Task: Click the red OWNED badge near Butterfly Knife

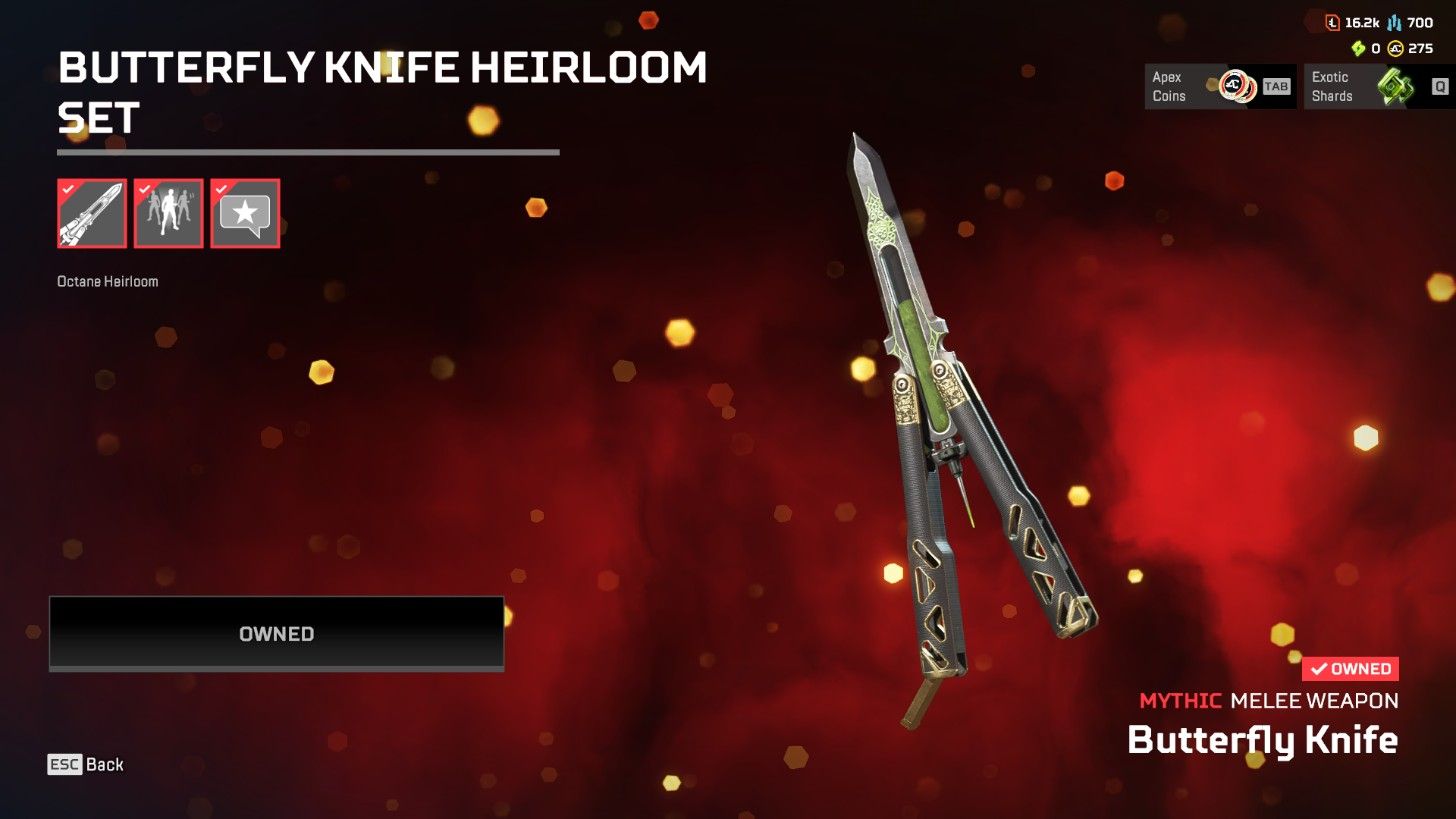Action: coord(1349,668)
